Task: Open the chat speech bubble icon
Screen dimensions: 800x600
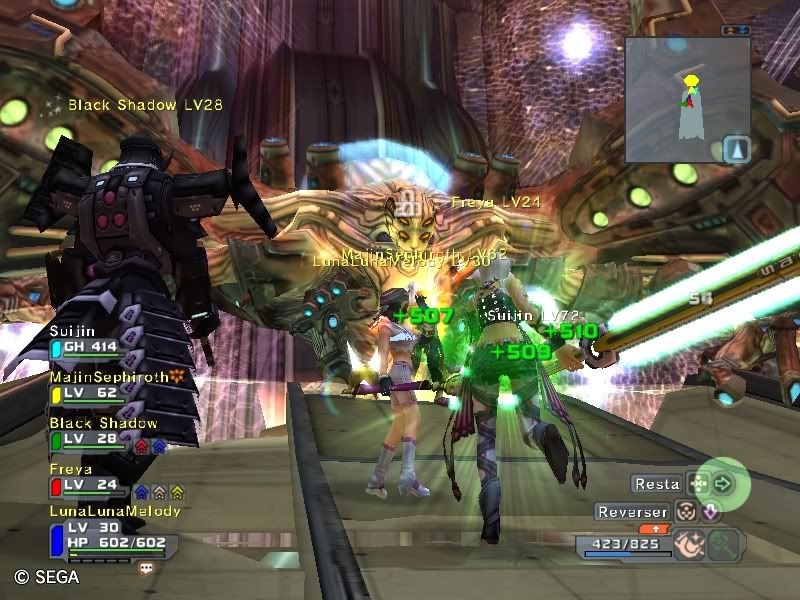Action: 147,567
